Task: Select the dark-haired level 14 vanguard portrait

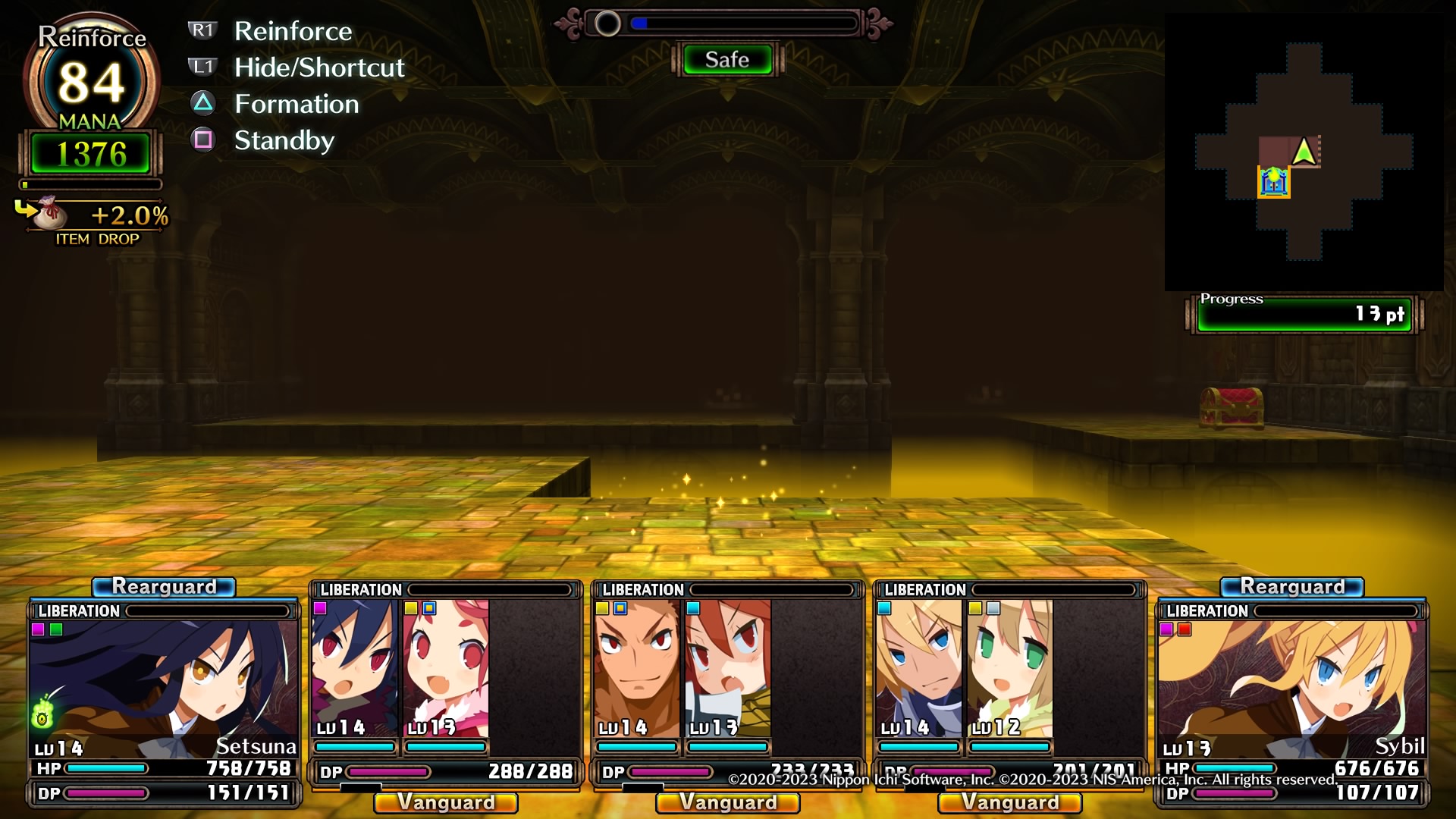Action: coord(355,667)
